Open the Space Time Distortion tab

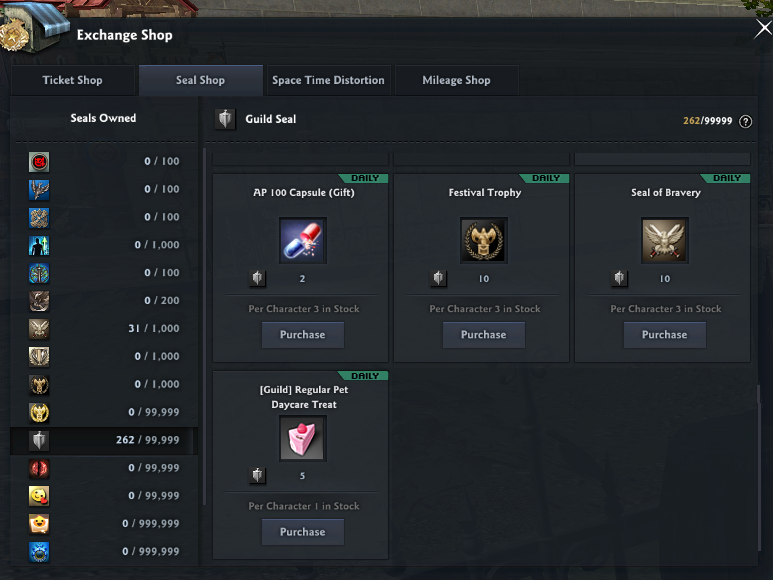328,80
